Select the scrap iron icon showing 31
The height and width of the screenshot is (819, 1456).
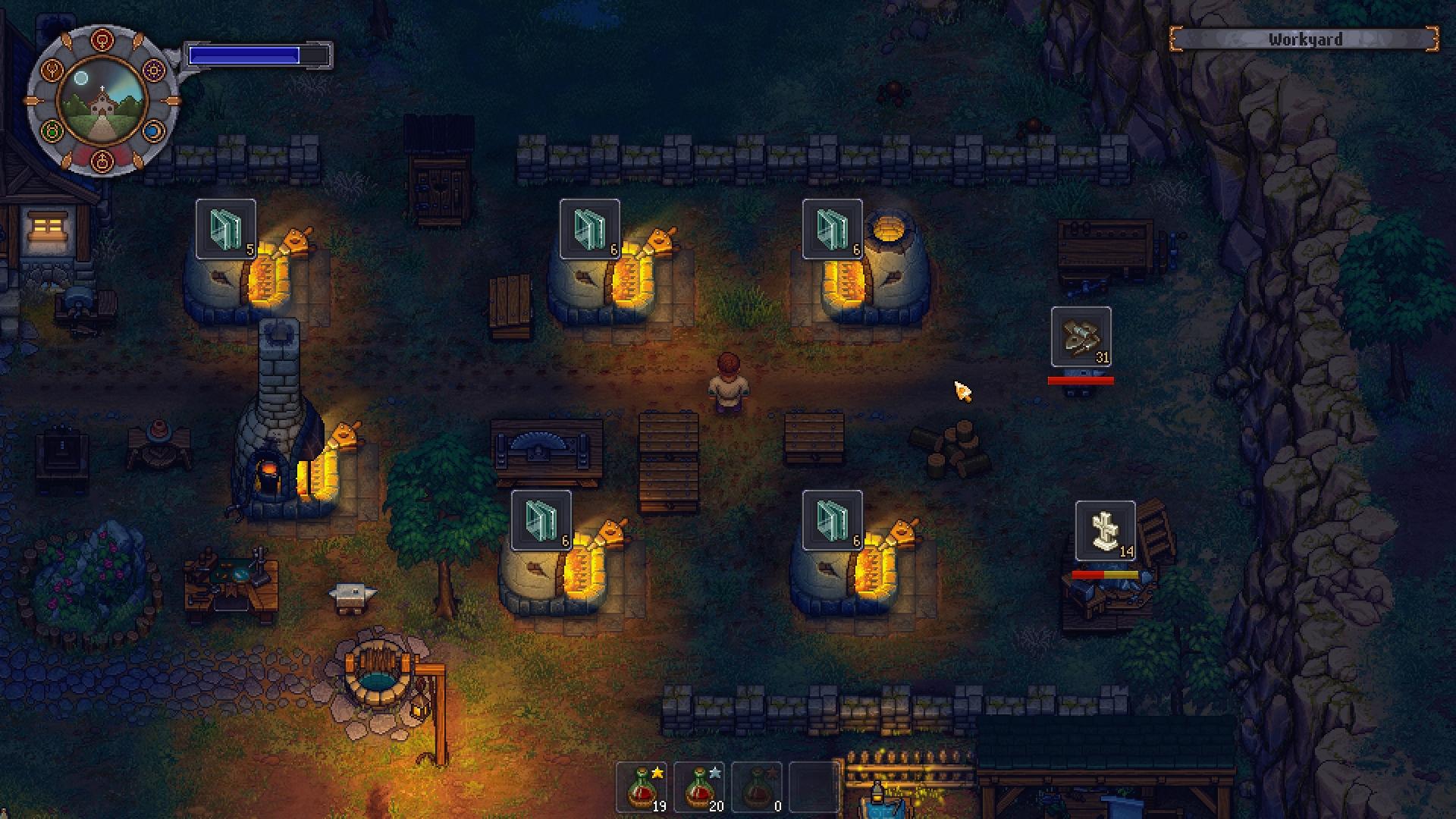click(1080, 337)
